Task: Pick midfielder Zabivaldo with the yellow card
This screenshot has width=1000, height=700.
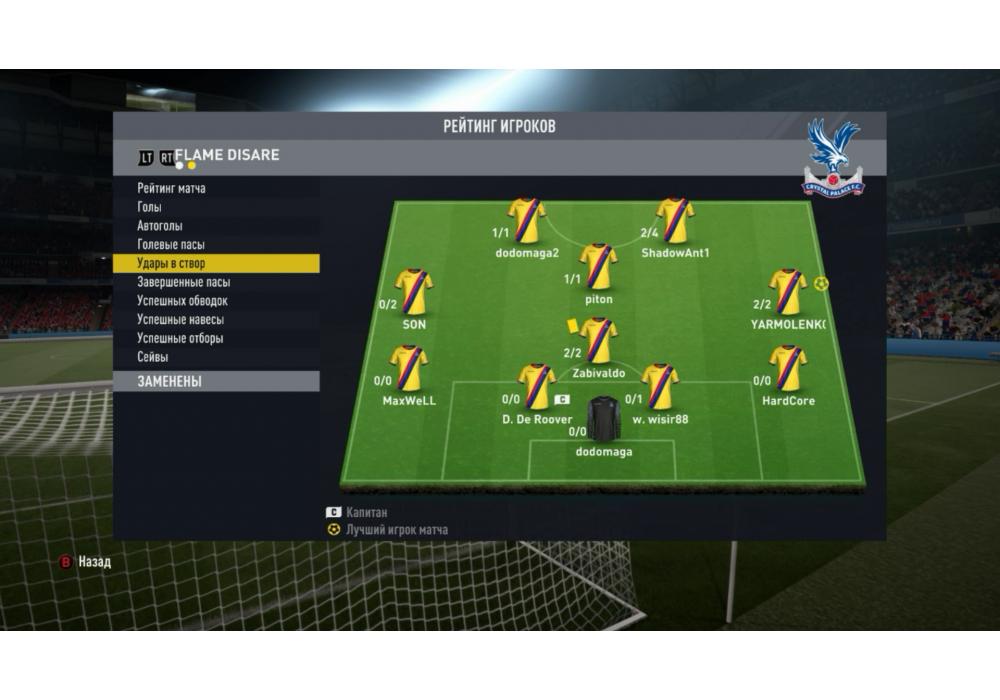Action: click(x=599, y=340)
